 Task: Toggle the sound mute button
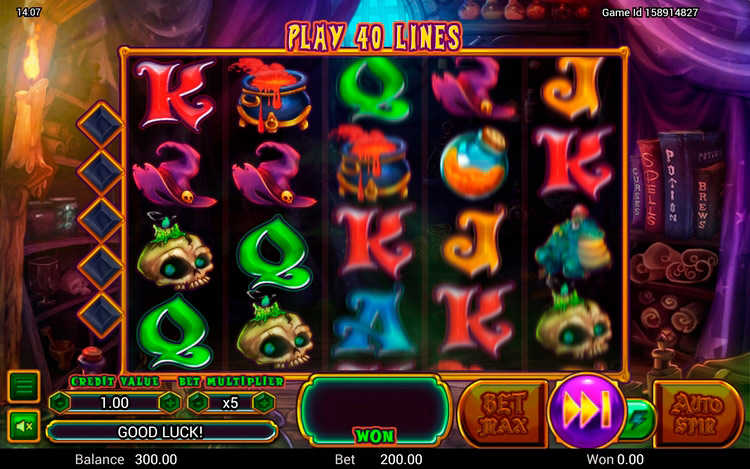(x=24, y=426)
